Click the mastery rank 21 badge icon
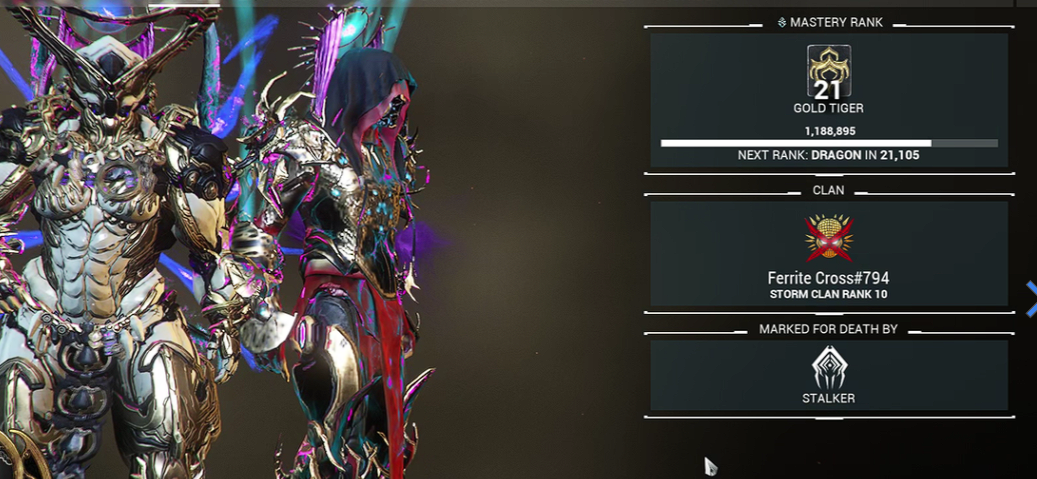This screenshot has width=1037, height=479. pos(829,71)
